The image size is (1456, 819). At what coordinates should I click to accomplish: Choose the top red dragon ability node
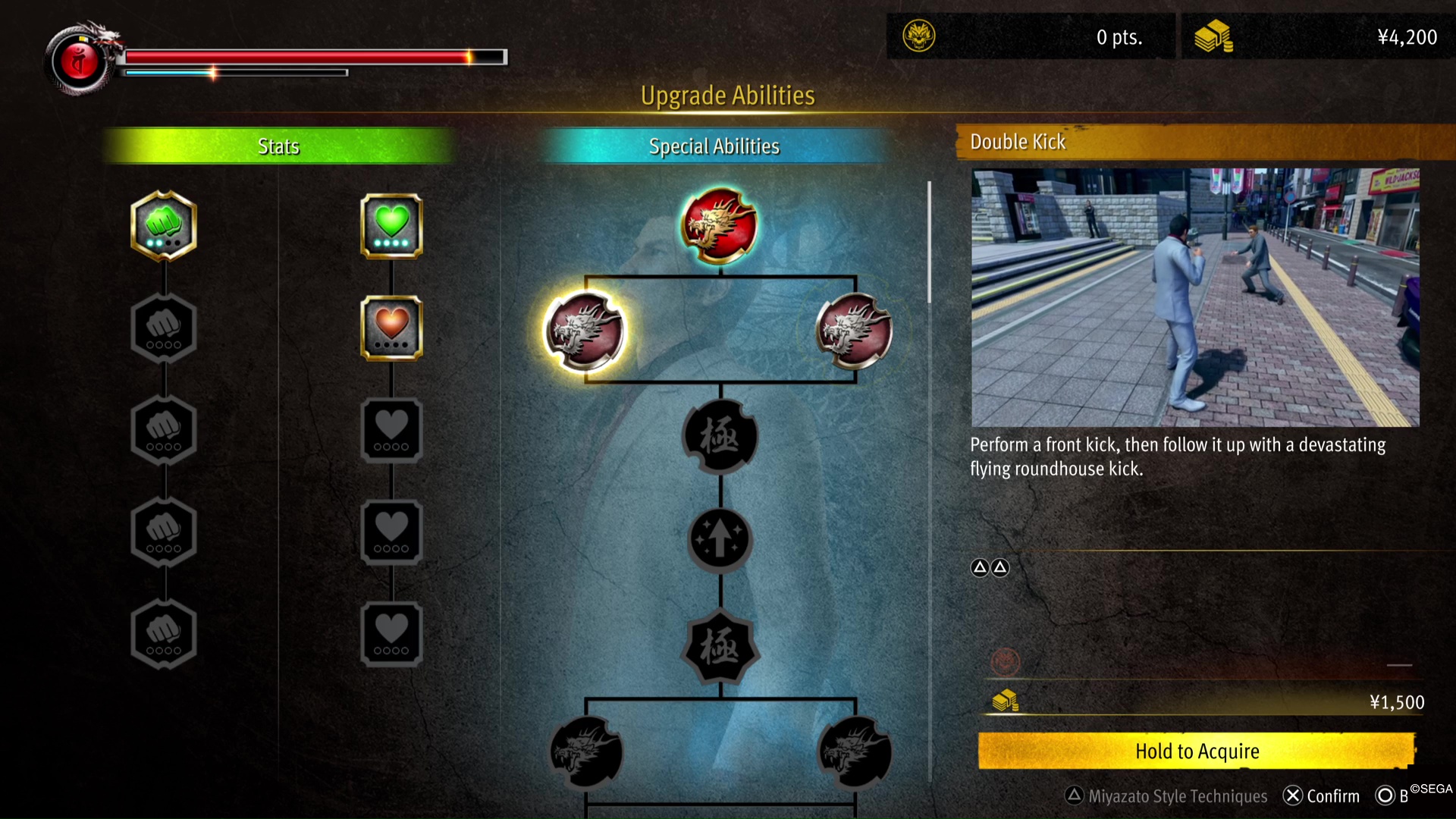tap(719, 225)
